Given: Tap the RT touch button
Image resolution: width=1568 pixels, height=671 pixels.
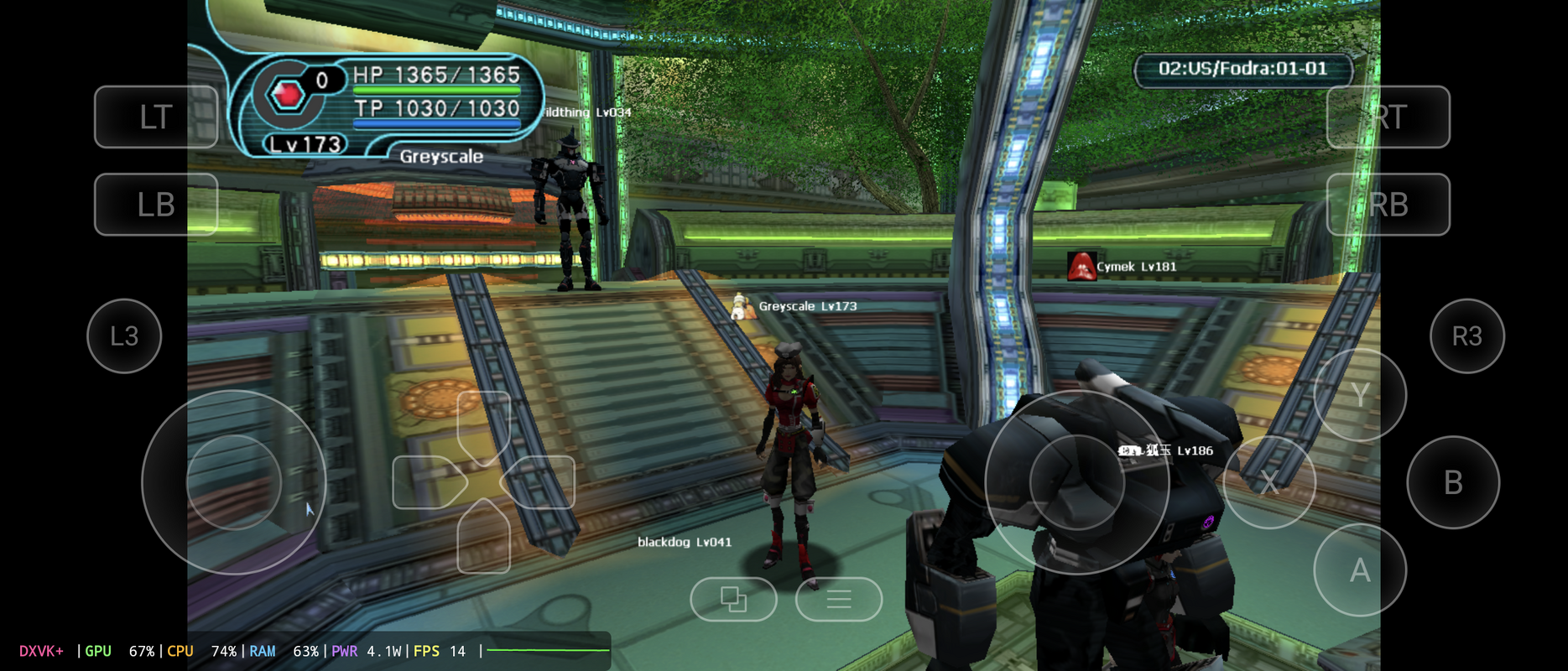Looking at the screenshot, I should [1388, 117].
